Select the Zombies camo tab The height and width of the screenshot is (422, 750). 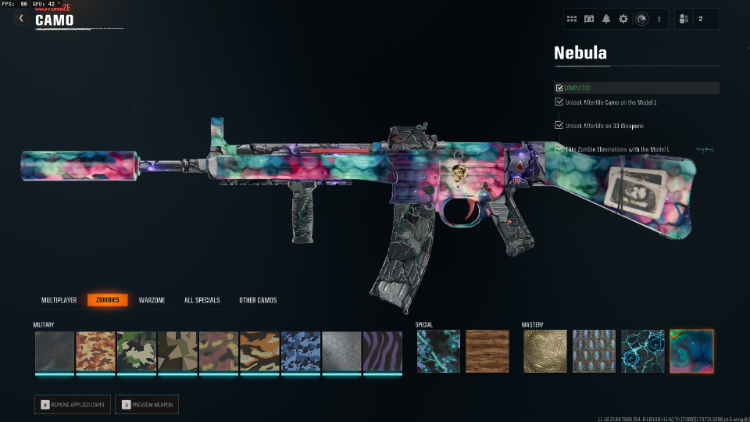[x=107, y=300]
